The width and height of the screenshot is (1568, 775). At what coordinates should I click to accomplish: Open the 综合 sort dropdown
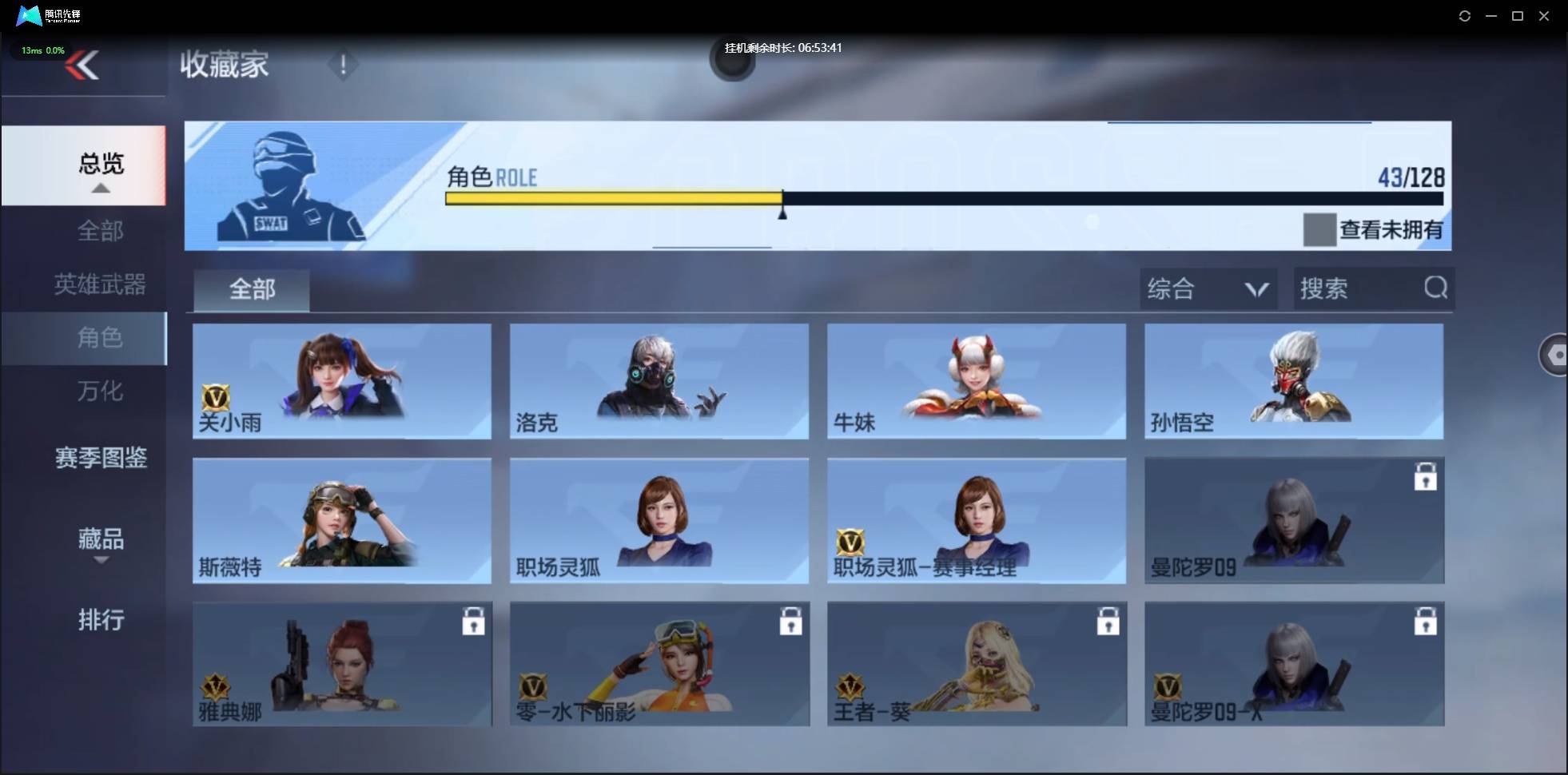[x=1208, y=288]
